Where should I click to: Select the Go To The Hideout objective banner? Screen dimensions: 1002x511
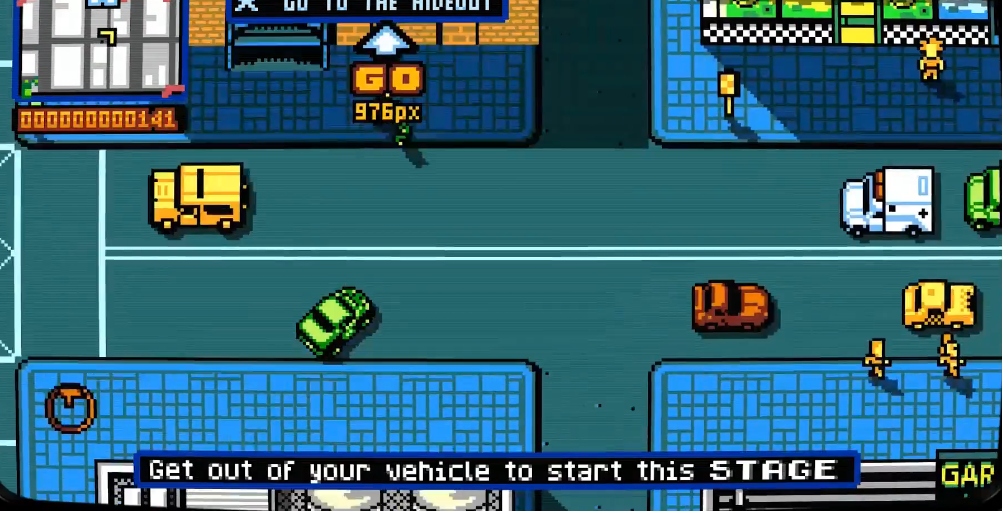pyautogui.click(x=368, y=8)
